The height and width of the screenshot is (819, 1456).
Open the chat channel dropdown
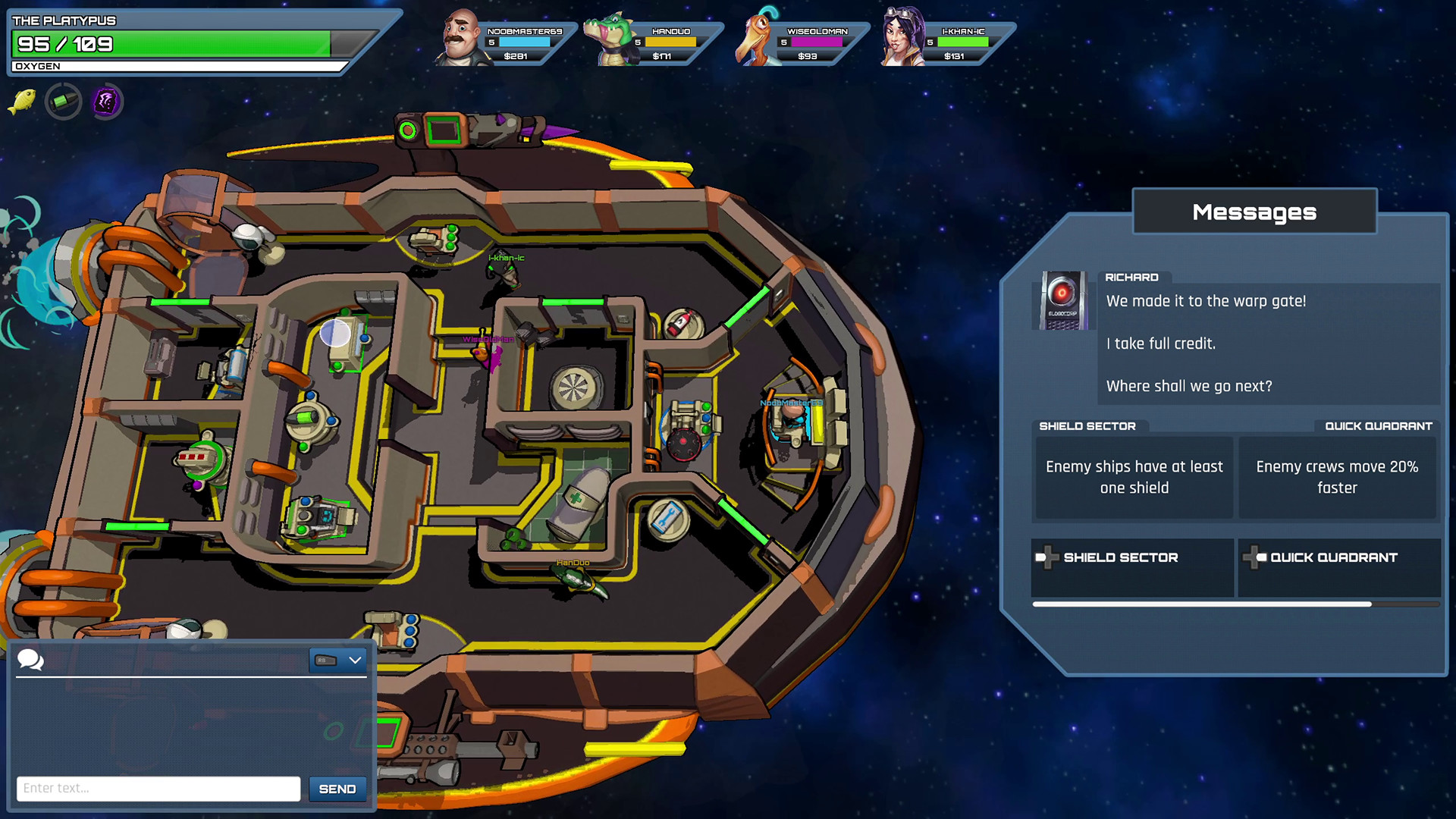(338, 661)
